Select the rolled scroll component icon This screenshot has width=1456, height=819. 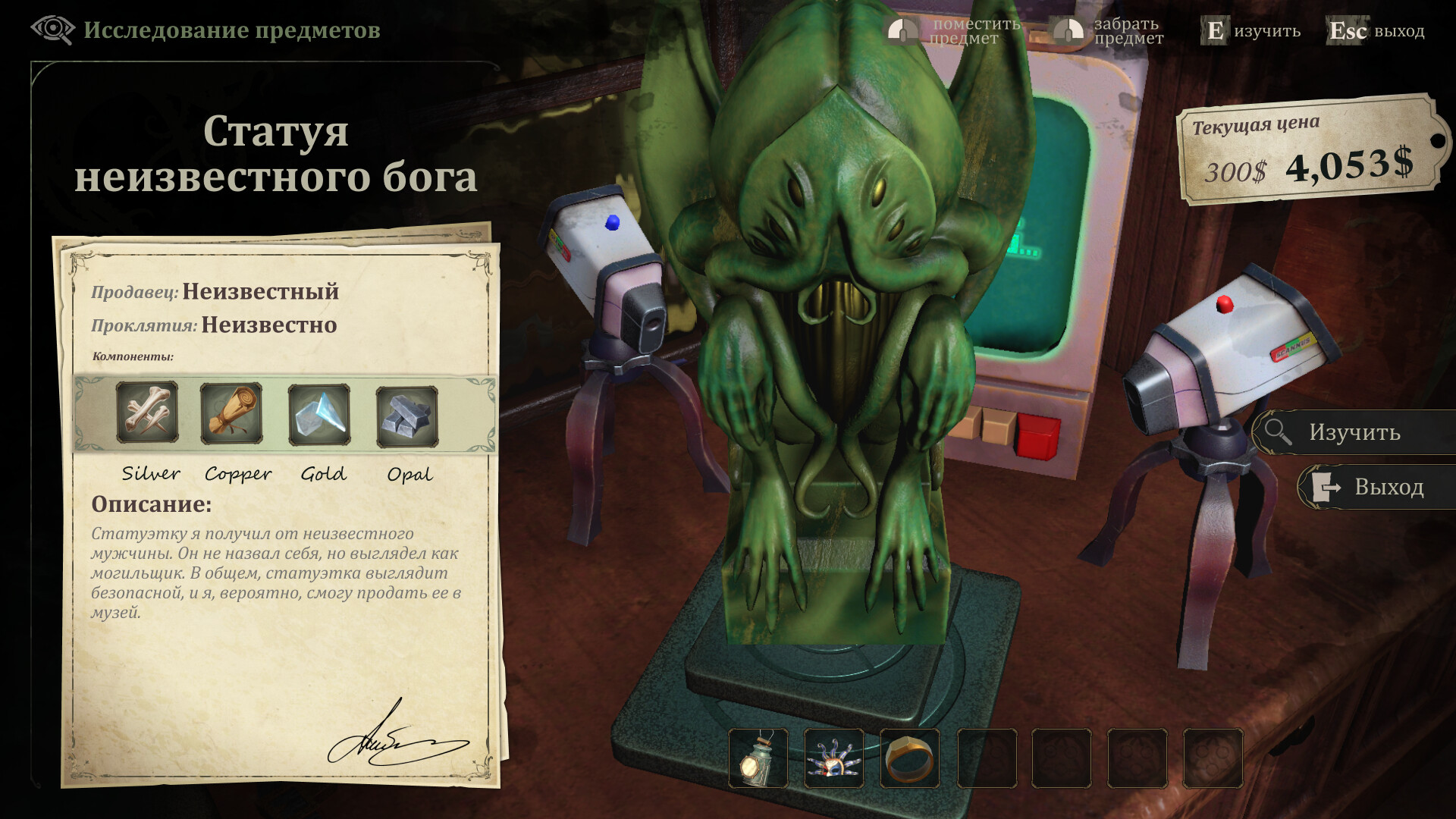pos(231,413)
